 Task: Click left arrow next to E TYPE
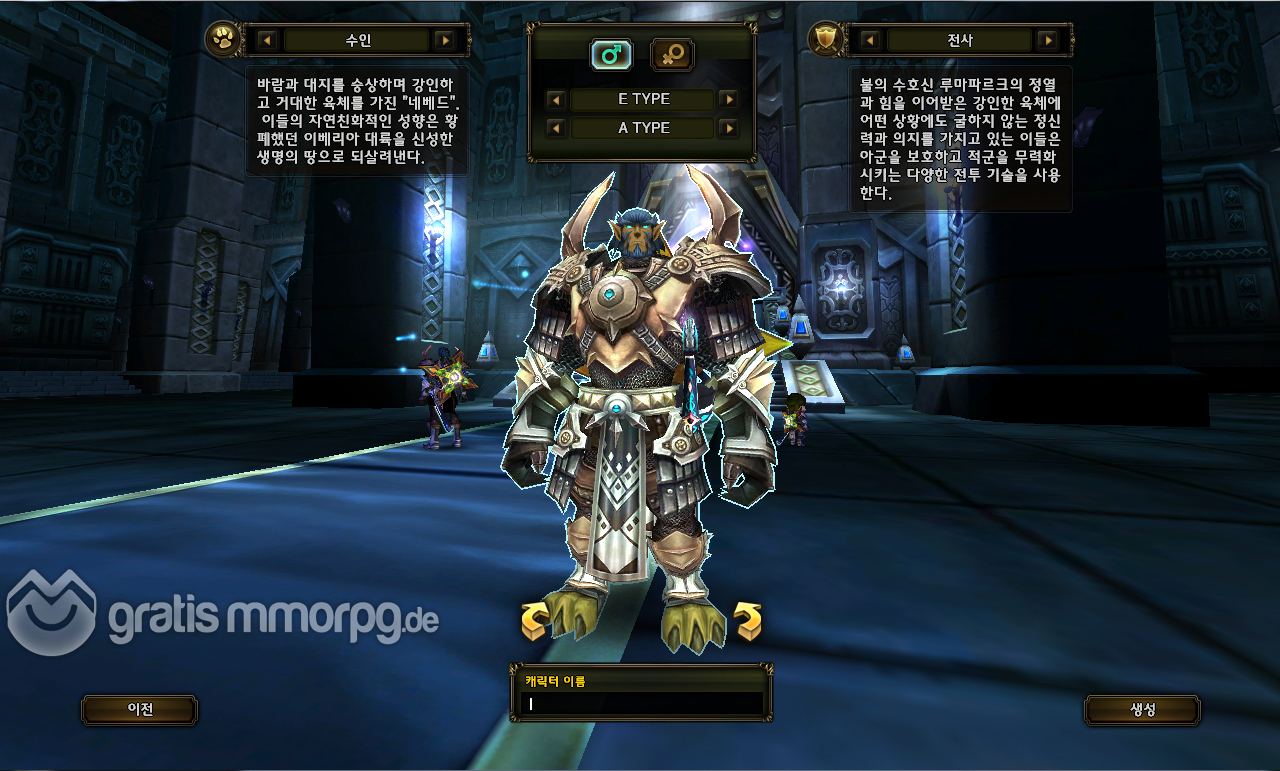(x=556, y=100)
